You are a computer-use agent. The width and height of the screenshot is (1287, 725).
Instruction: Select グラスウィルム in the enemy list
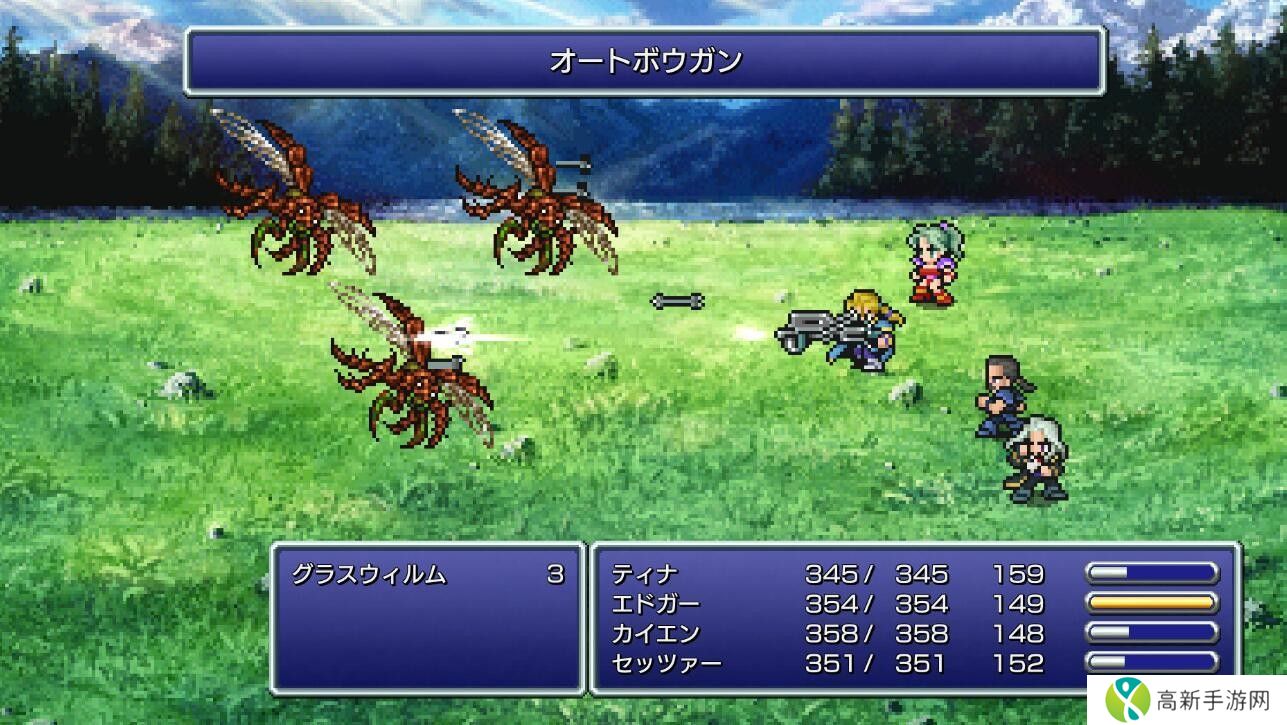click(369, 574)
